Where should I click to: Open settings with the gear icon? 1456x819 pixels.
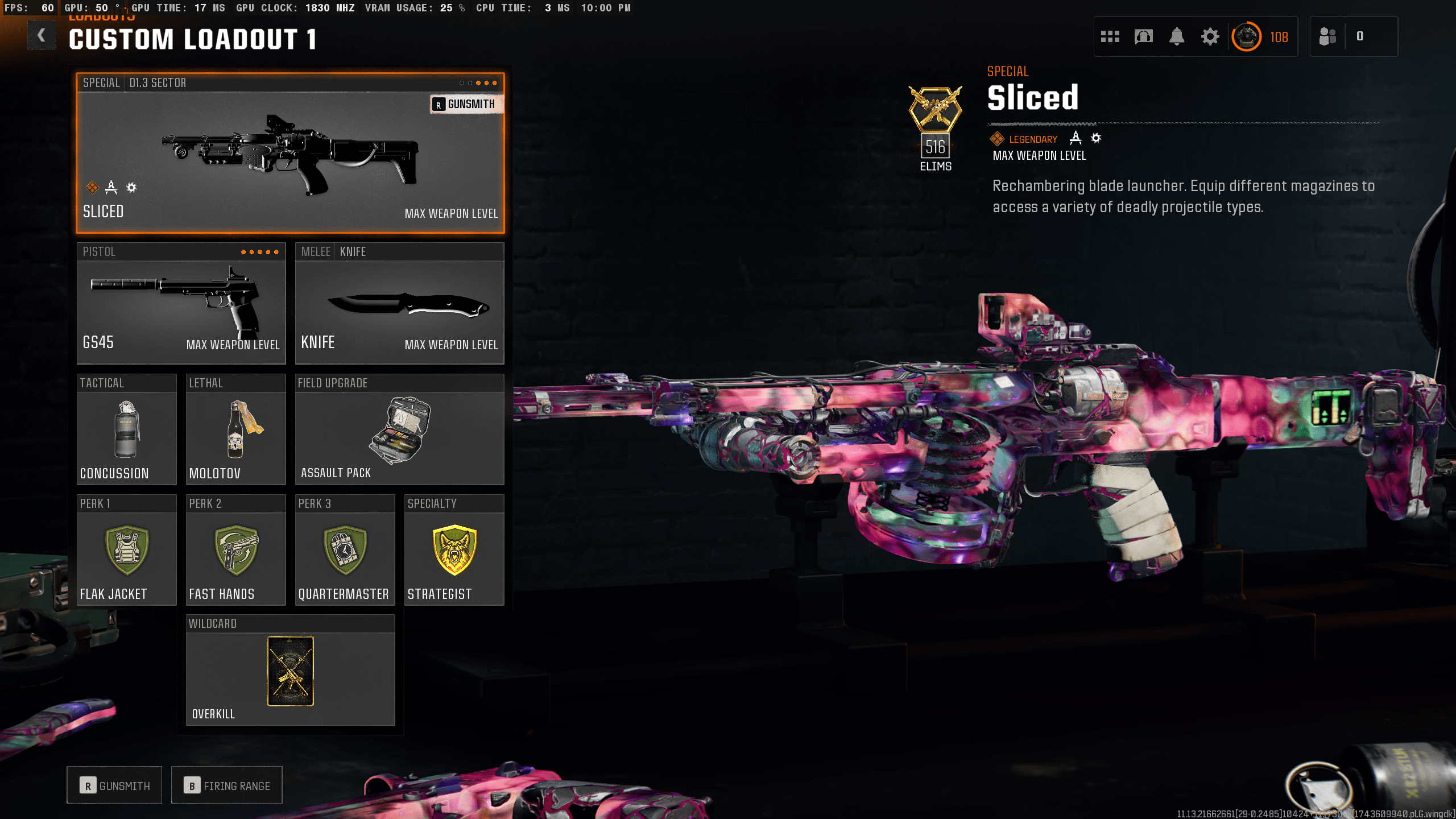coord(1210,37)
